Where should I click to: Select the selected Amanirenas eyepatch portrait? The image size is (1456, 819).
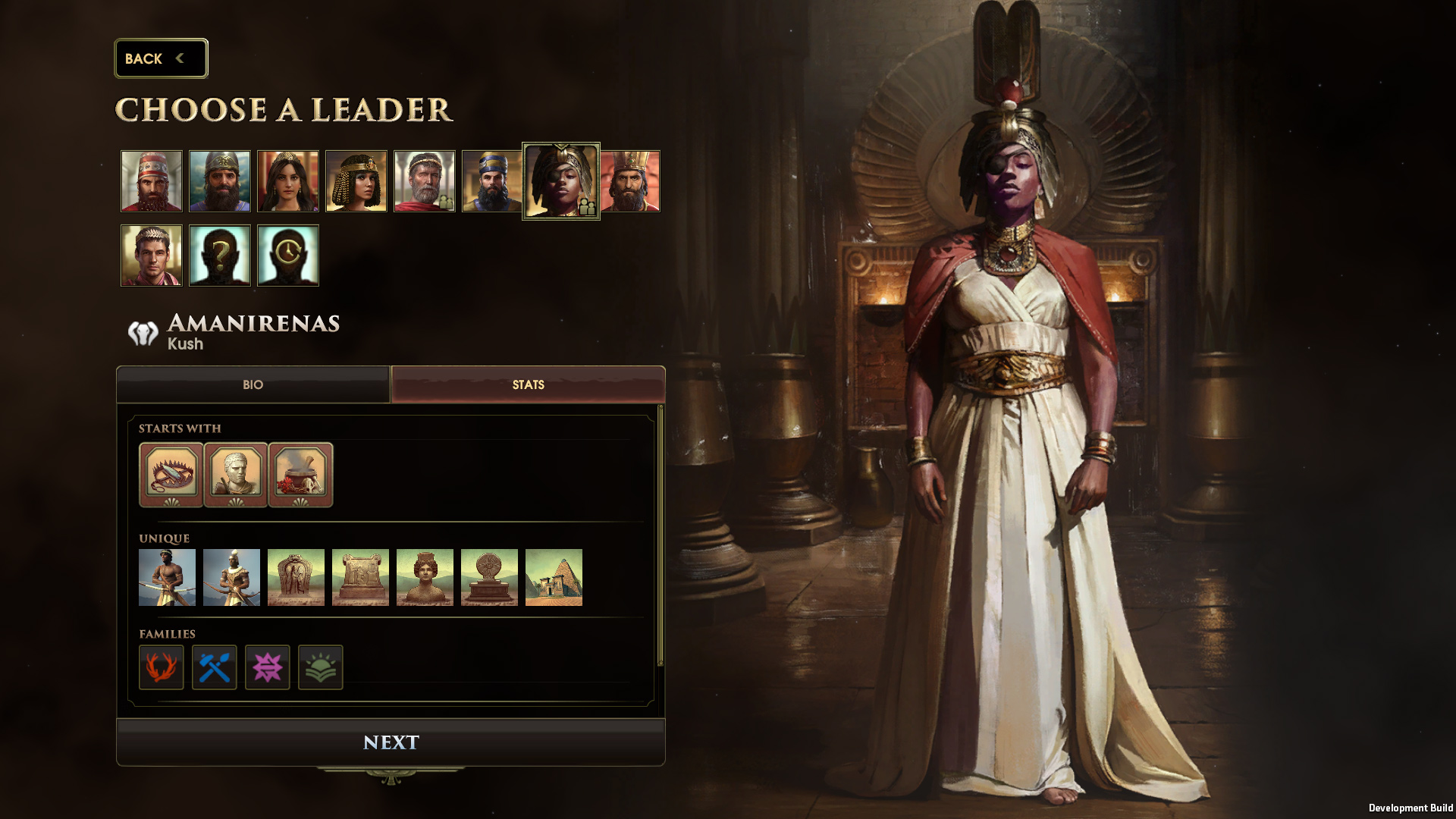561,181
